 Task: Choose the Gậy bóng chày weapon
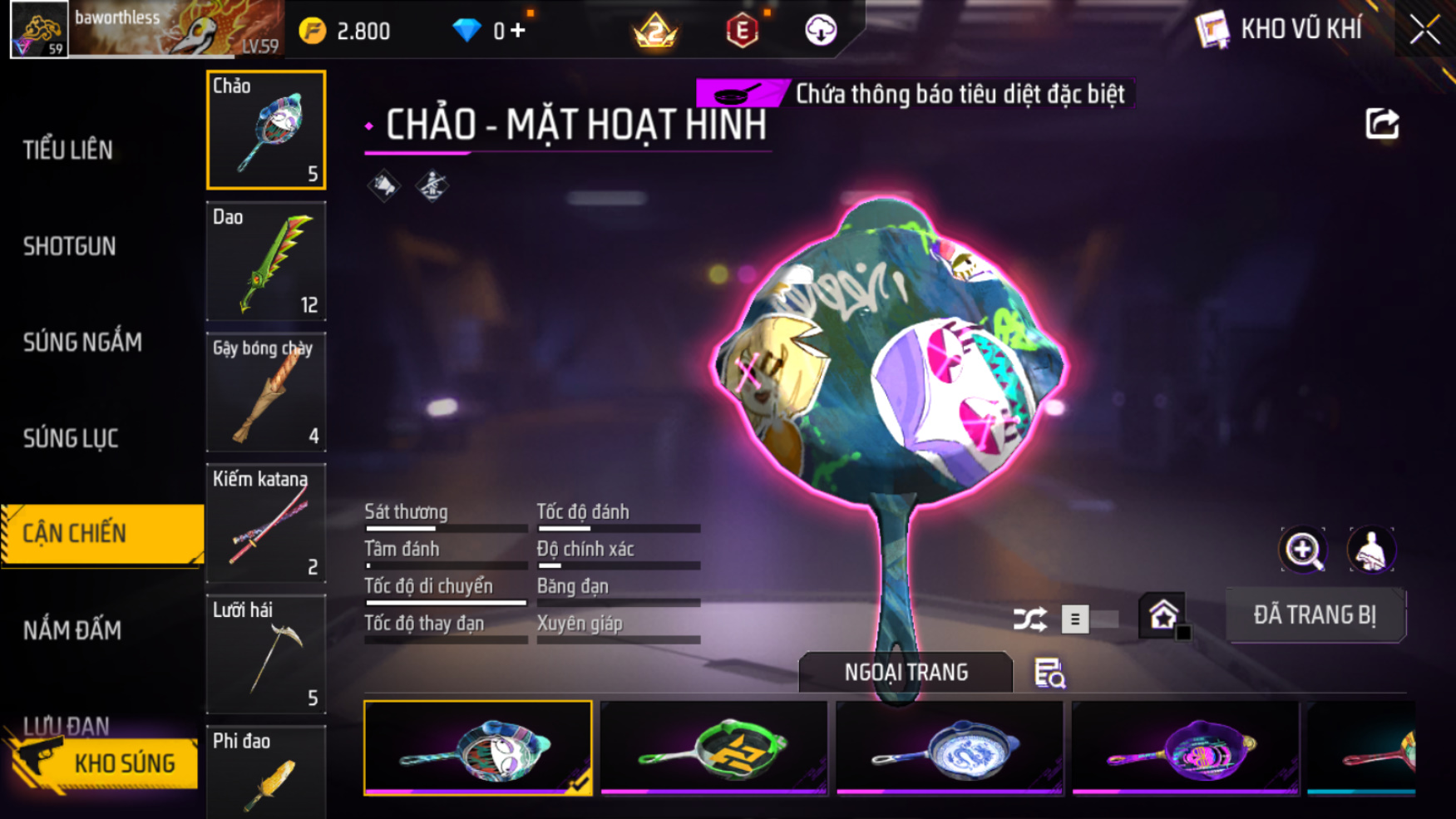click(266, 392)
